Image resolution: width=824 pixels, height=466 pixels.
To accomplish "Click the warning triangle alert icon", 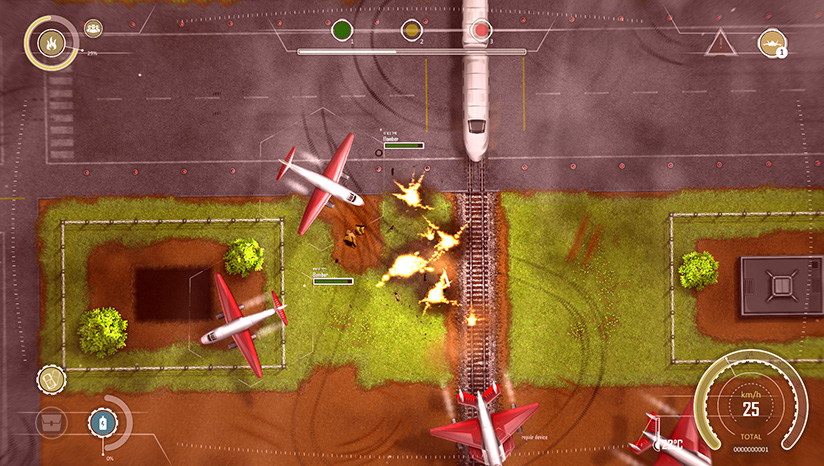I will pyautogui.click(x=719, y=43).
